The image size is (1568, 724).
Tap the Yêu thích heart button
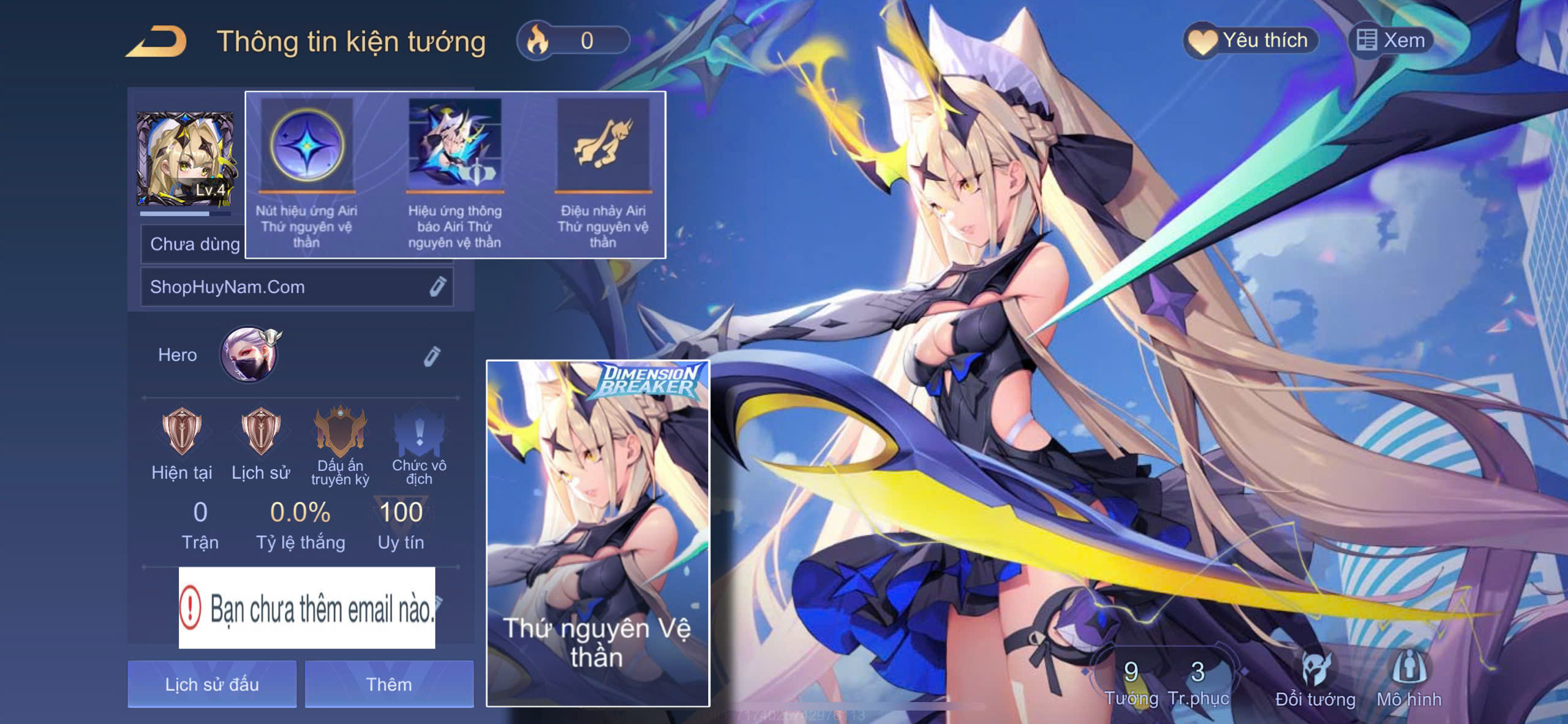tap(1250, 41)
